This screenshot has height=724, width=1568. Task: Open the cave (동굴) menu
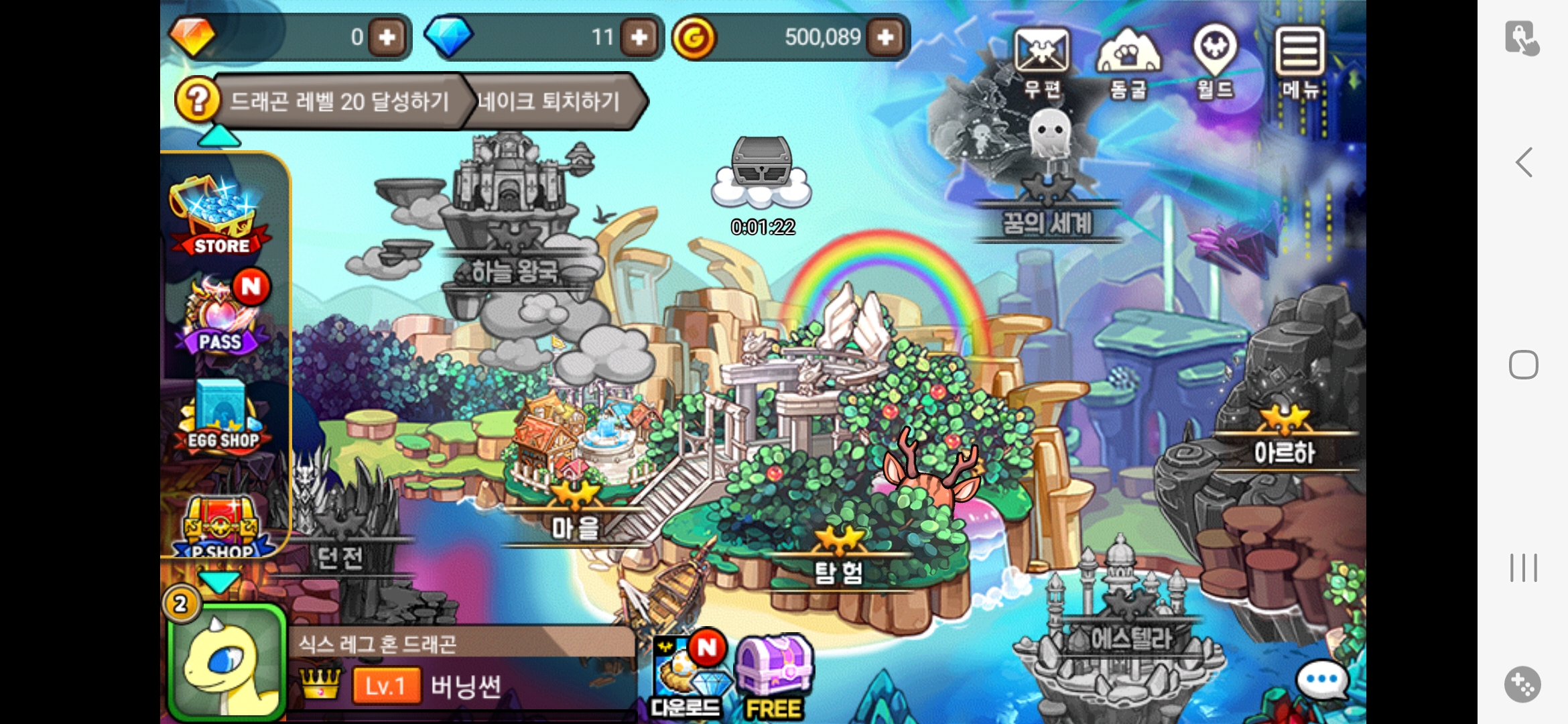click(1128, 61)
